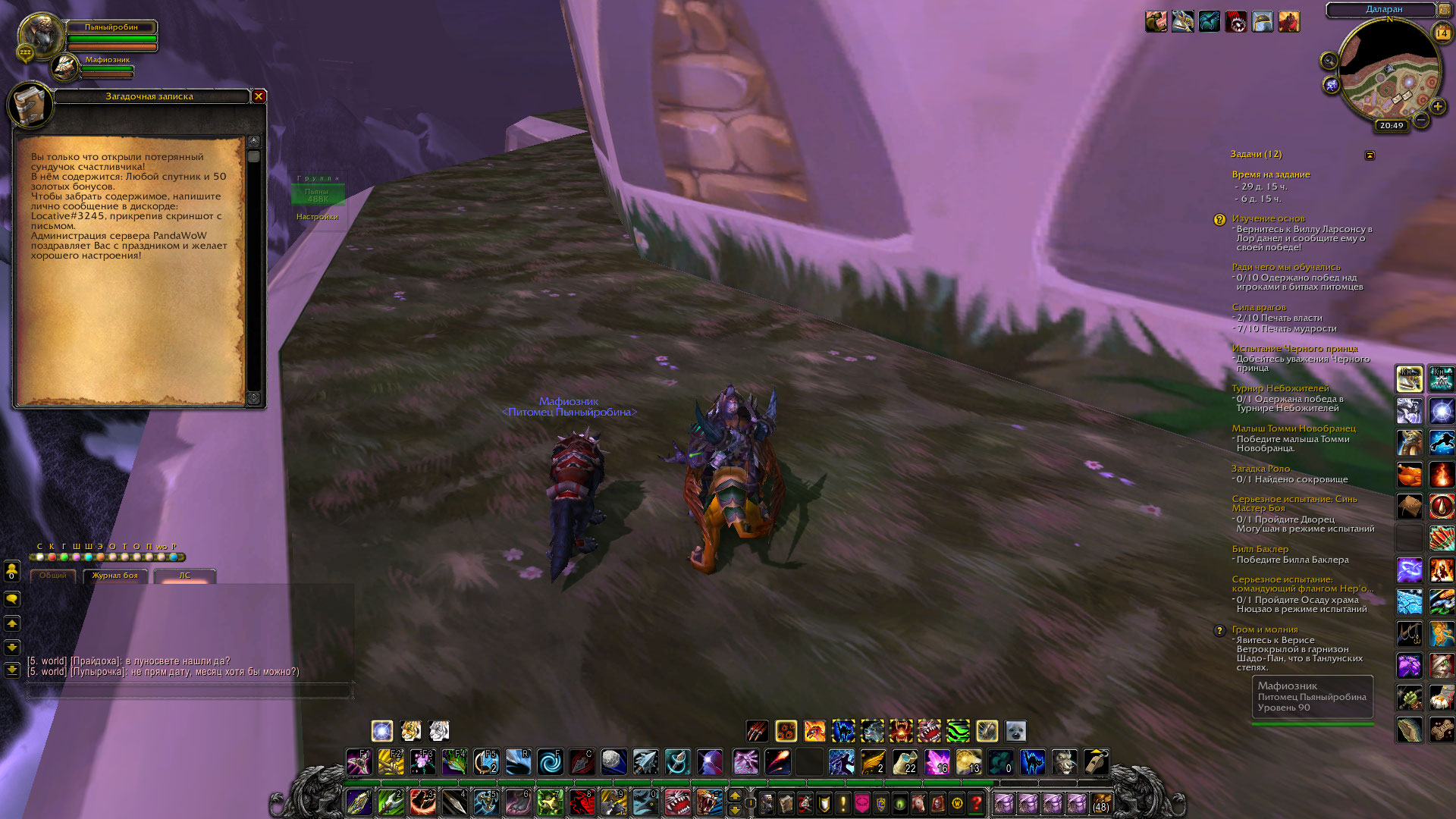
Task: Select the Загадка Роло quest entry
Action: 1260,469
